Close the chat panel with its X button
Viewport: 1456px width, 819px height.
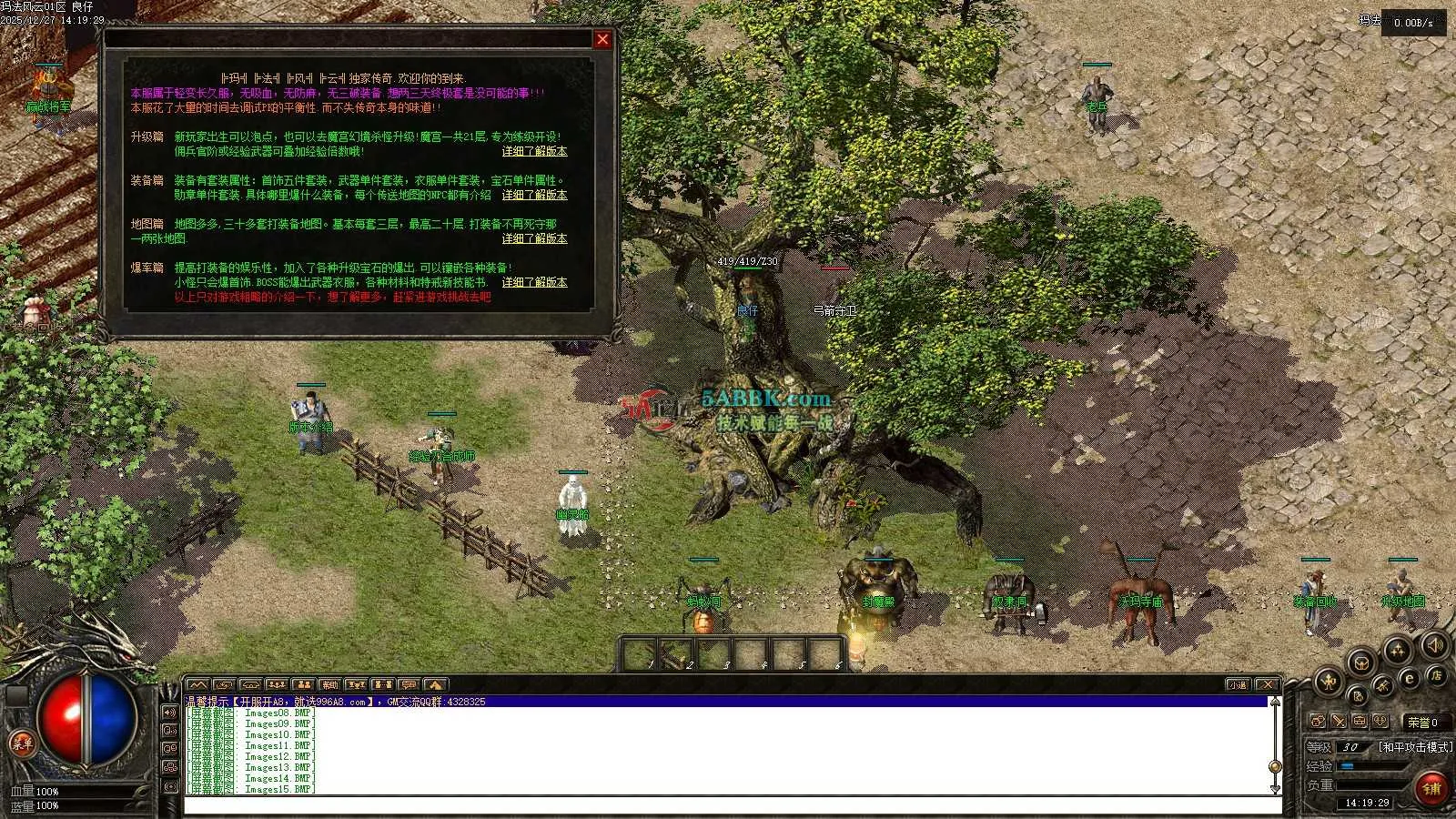[1267, 684]
